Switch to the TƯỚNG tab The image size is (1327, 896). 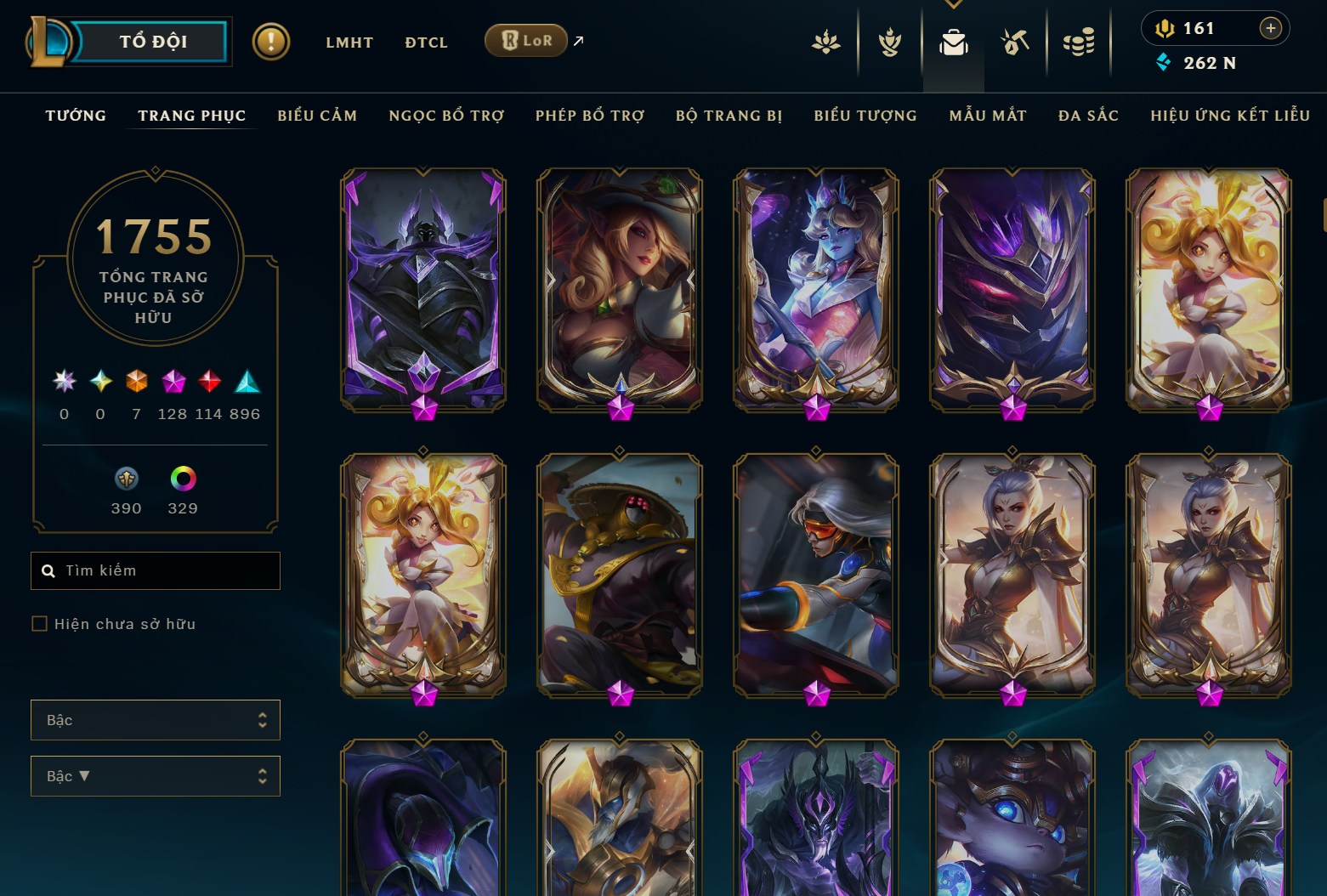pyautogui.click(x=76, y=116)
